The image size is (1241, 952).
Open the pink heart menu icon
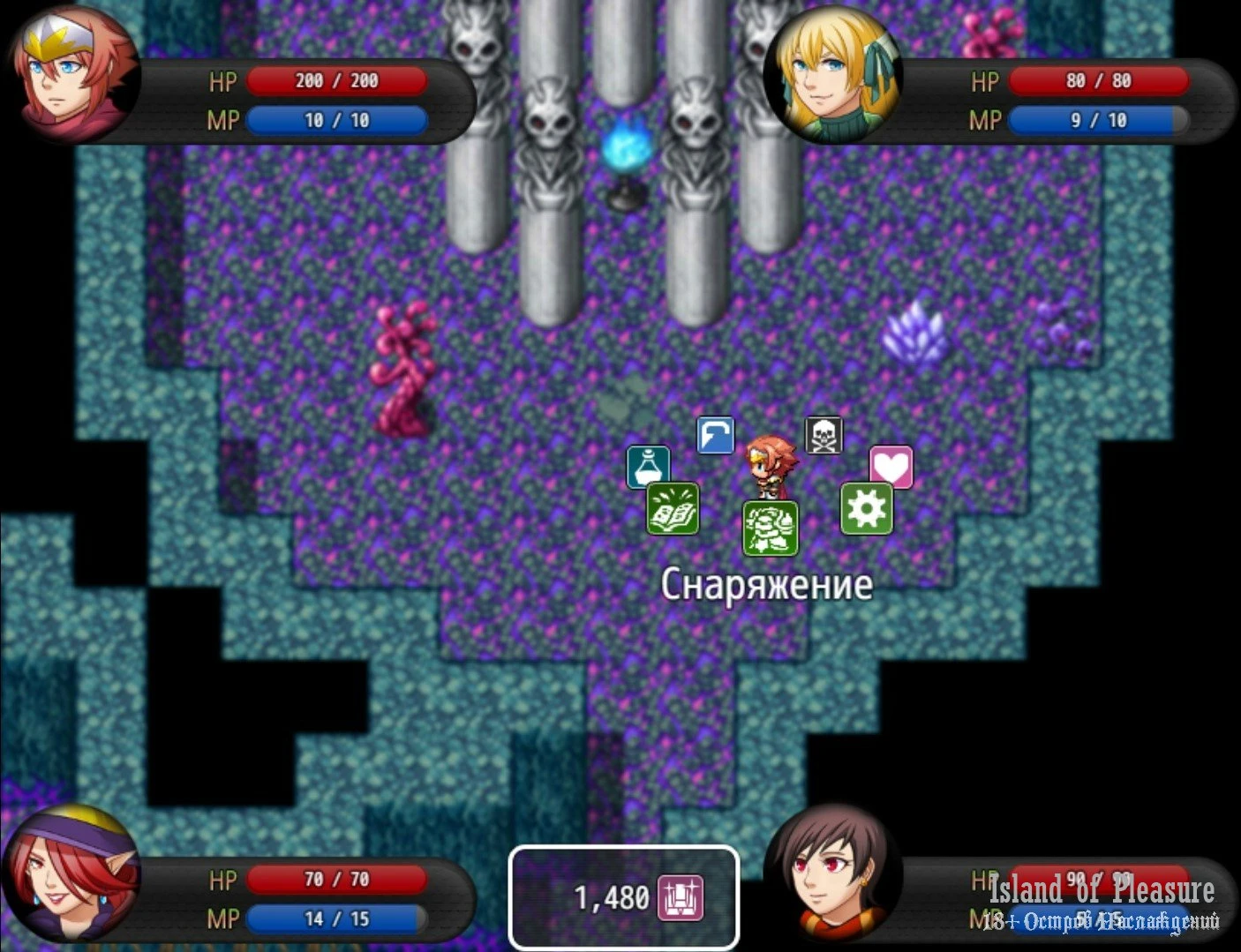click(x=891, y=467)
